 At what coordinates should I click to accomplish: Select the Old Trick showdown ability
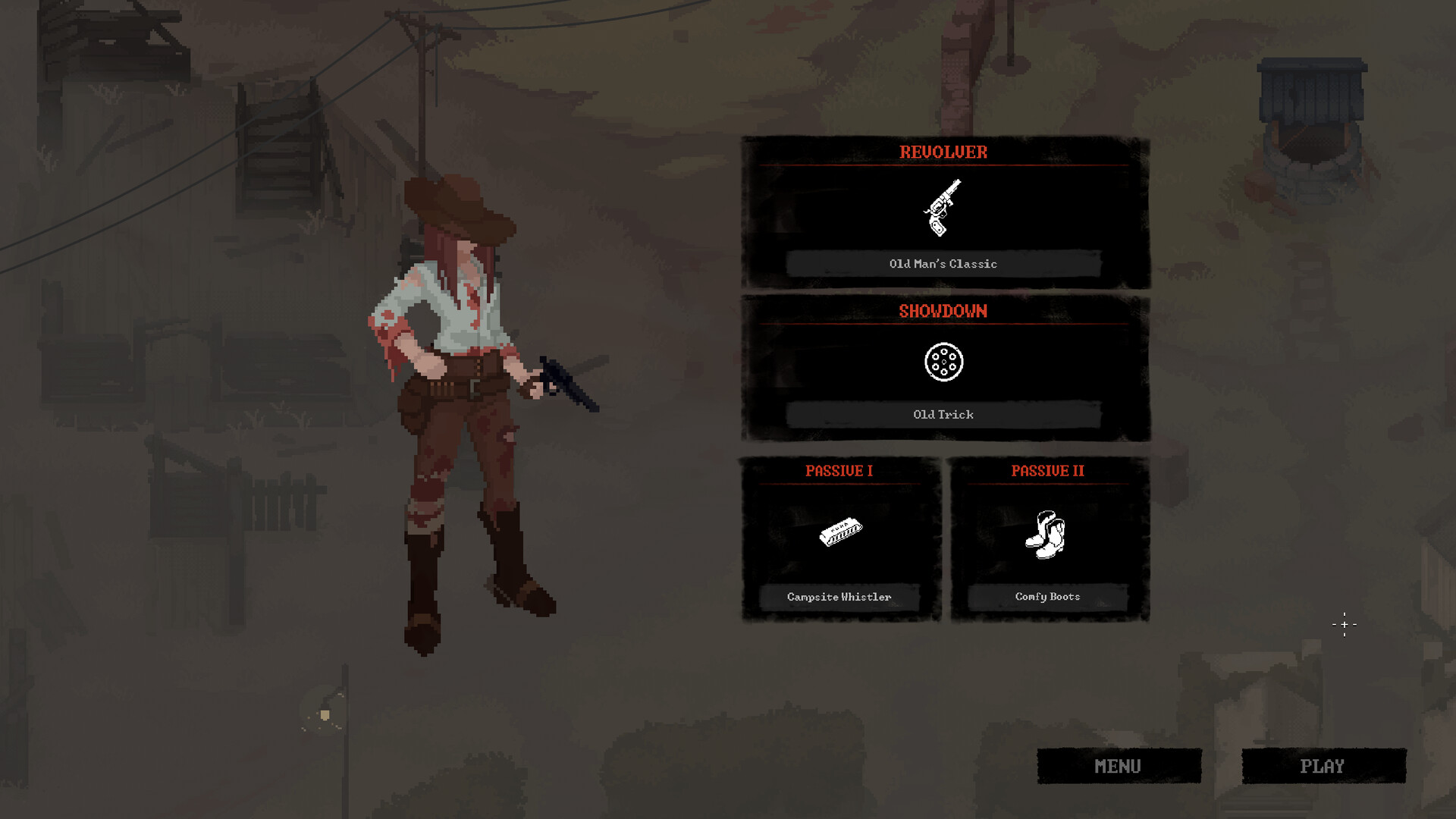click(943, 414)
